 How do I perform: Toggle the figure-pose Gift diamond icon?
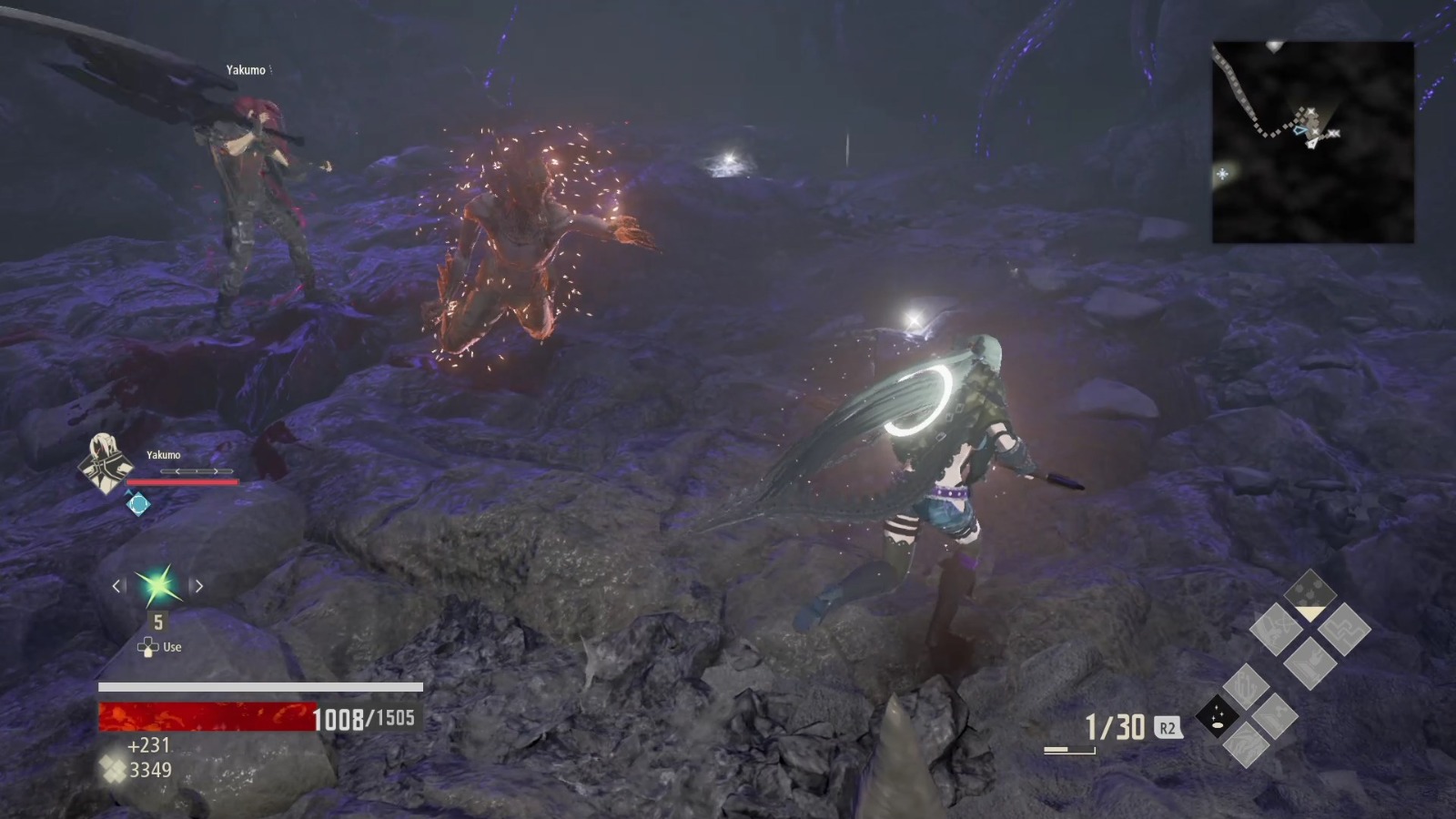tap(1309, 663)
